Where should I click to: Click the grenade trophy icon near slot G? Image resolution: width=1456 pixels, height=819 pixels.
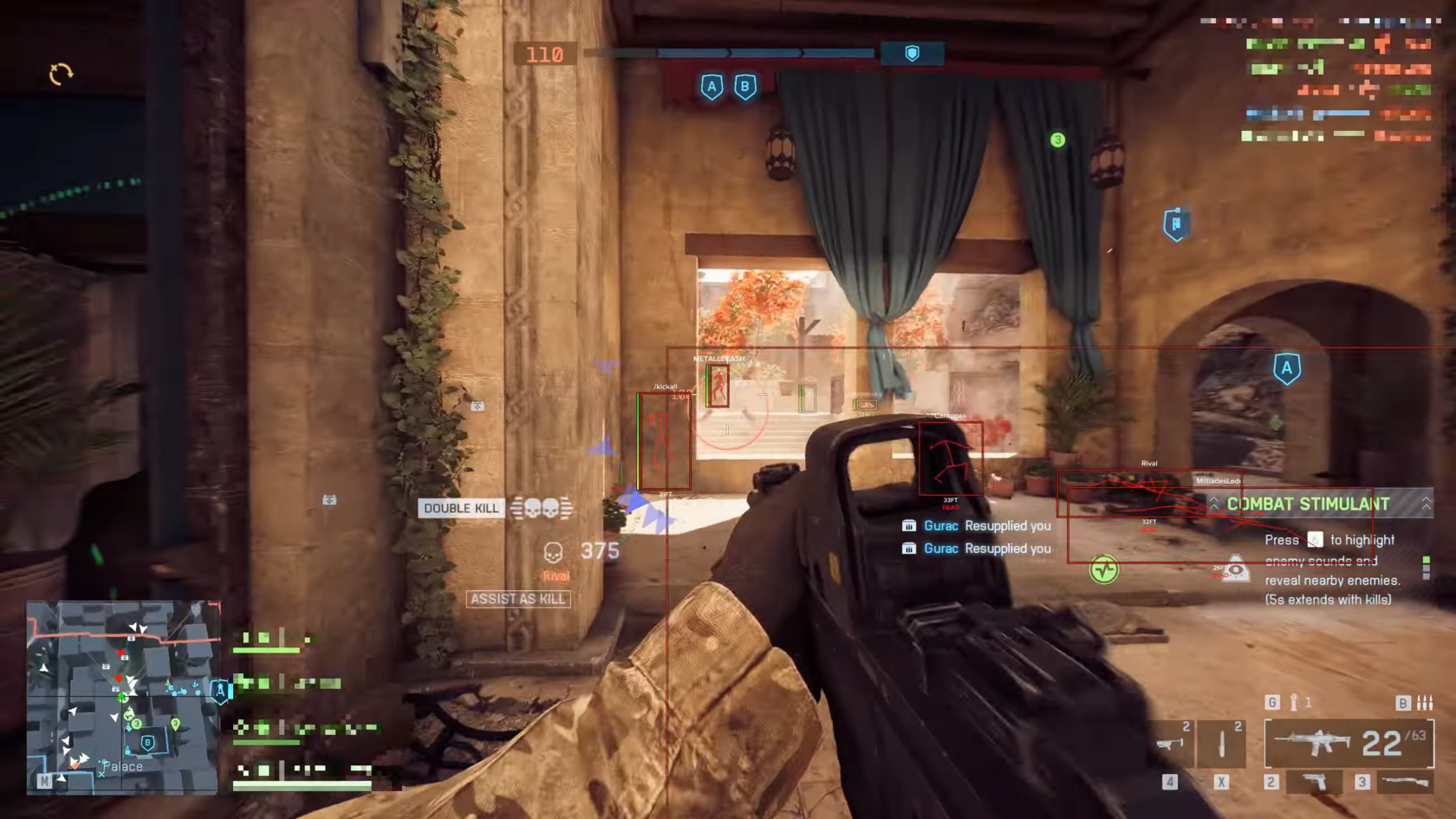tap(1295, 702)
